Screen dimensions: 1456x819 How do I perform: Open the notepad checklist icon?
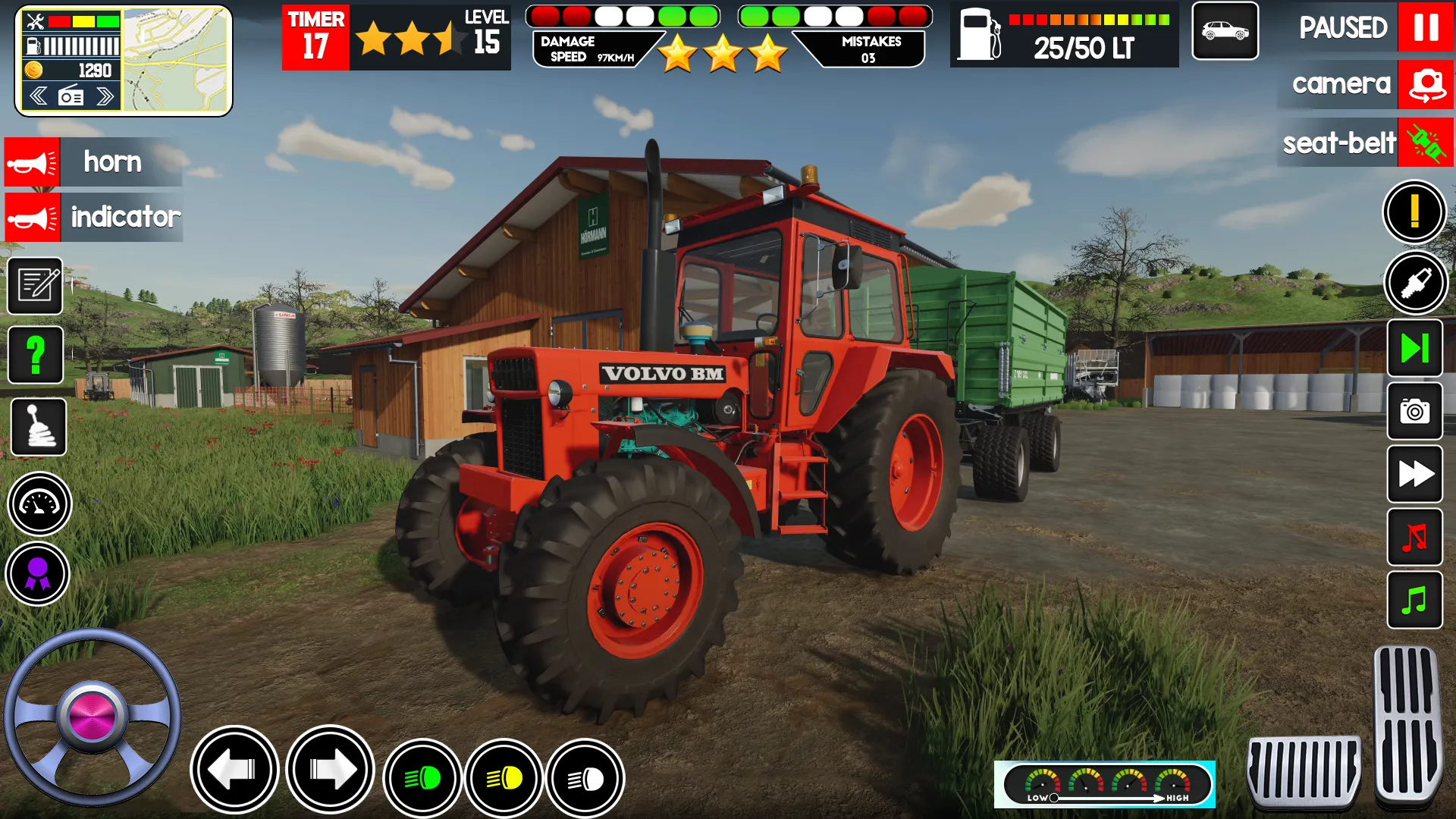pyautogui.click(x=35, y=286)
